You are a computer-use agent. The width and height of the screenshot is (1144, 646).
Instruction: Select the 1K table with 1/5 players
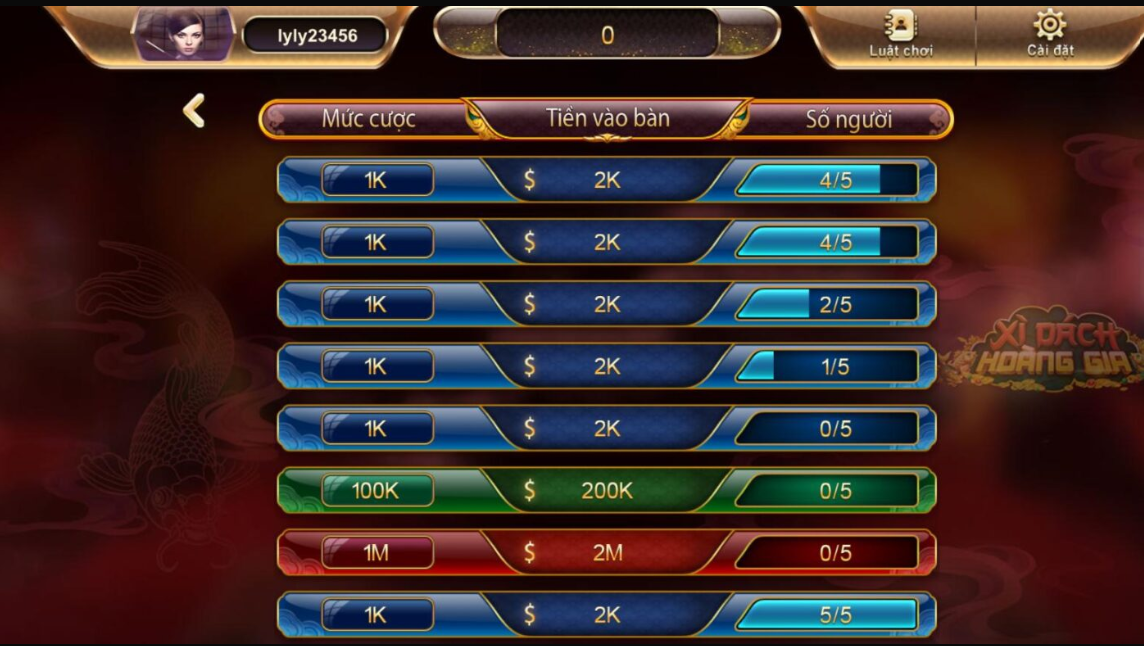606,367
